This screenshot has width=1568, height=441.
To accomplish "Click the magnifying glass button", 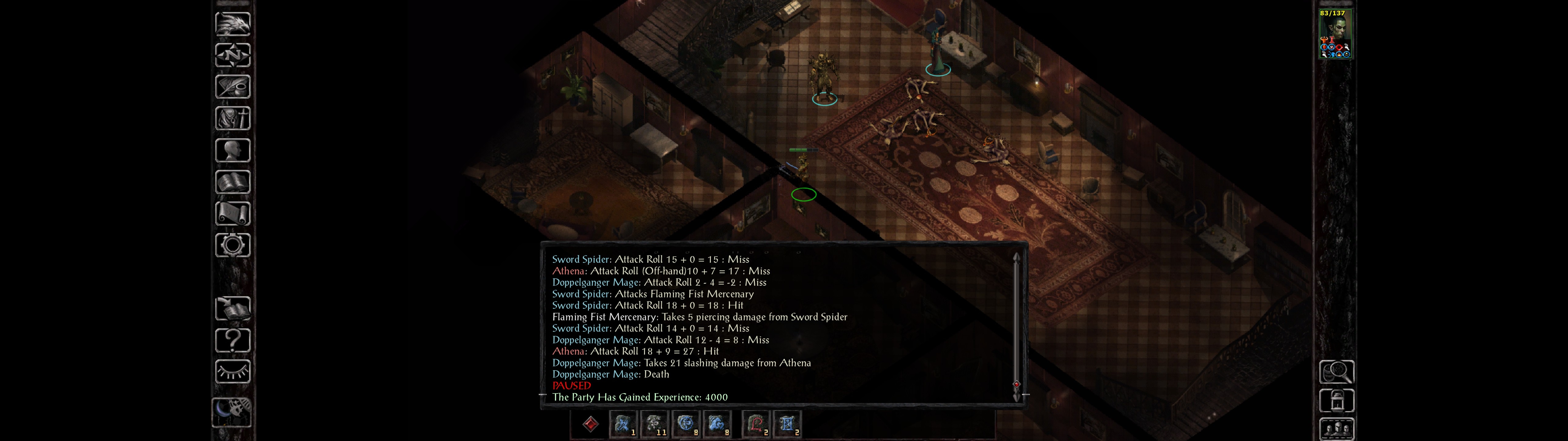I will tap(1336, 371).
